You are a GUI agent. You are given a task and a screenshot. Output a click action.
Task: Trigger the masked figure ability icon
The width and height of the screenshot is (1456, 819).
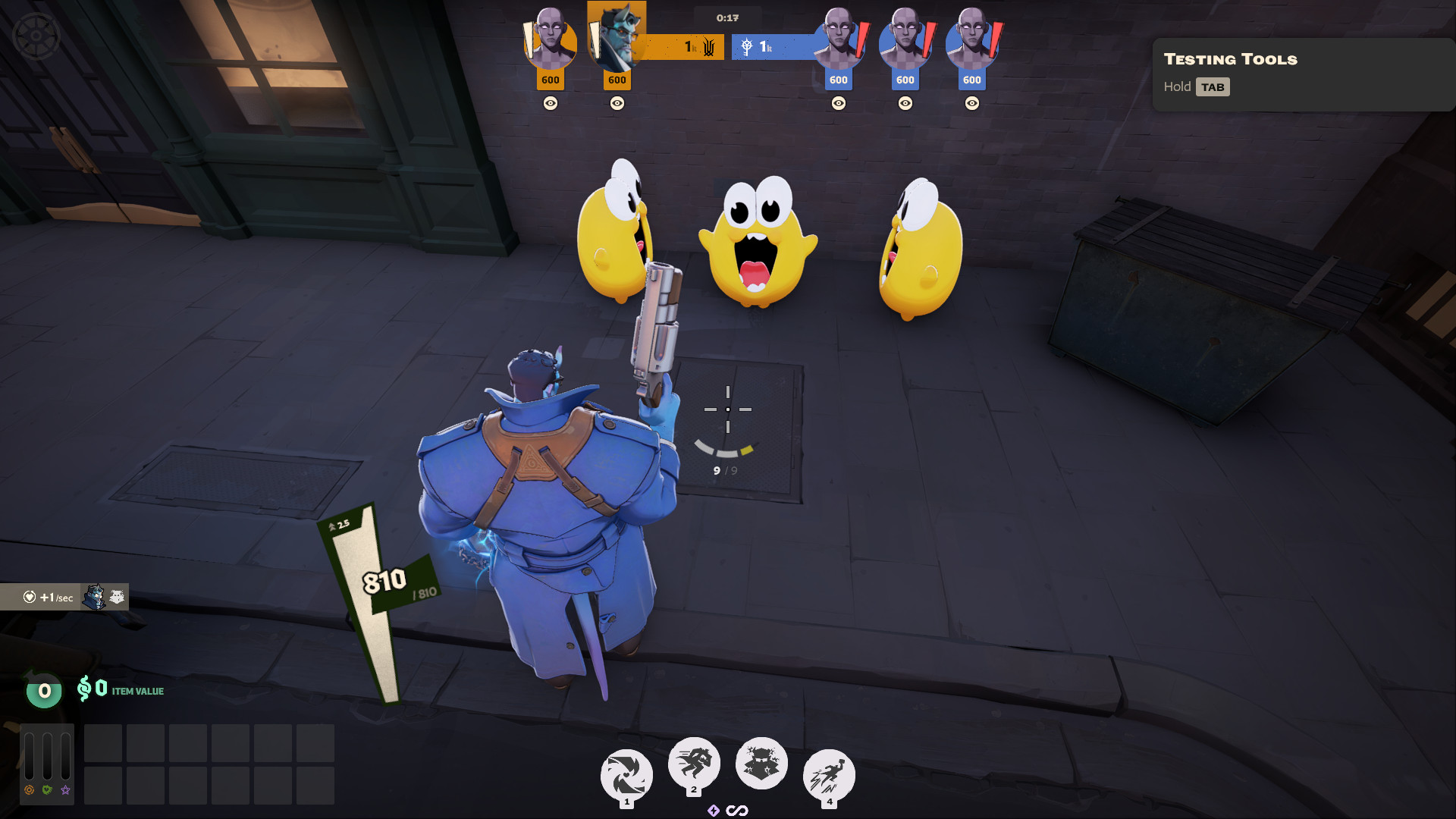(761, 763)
